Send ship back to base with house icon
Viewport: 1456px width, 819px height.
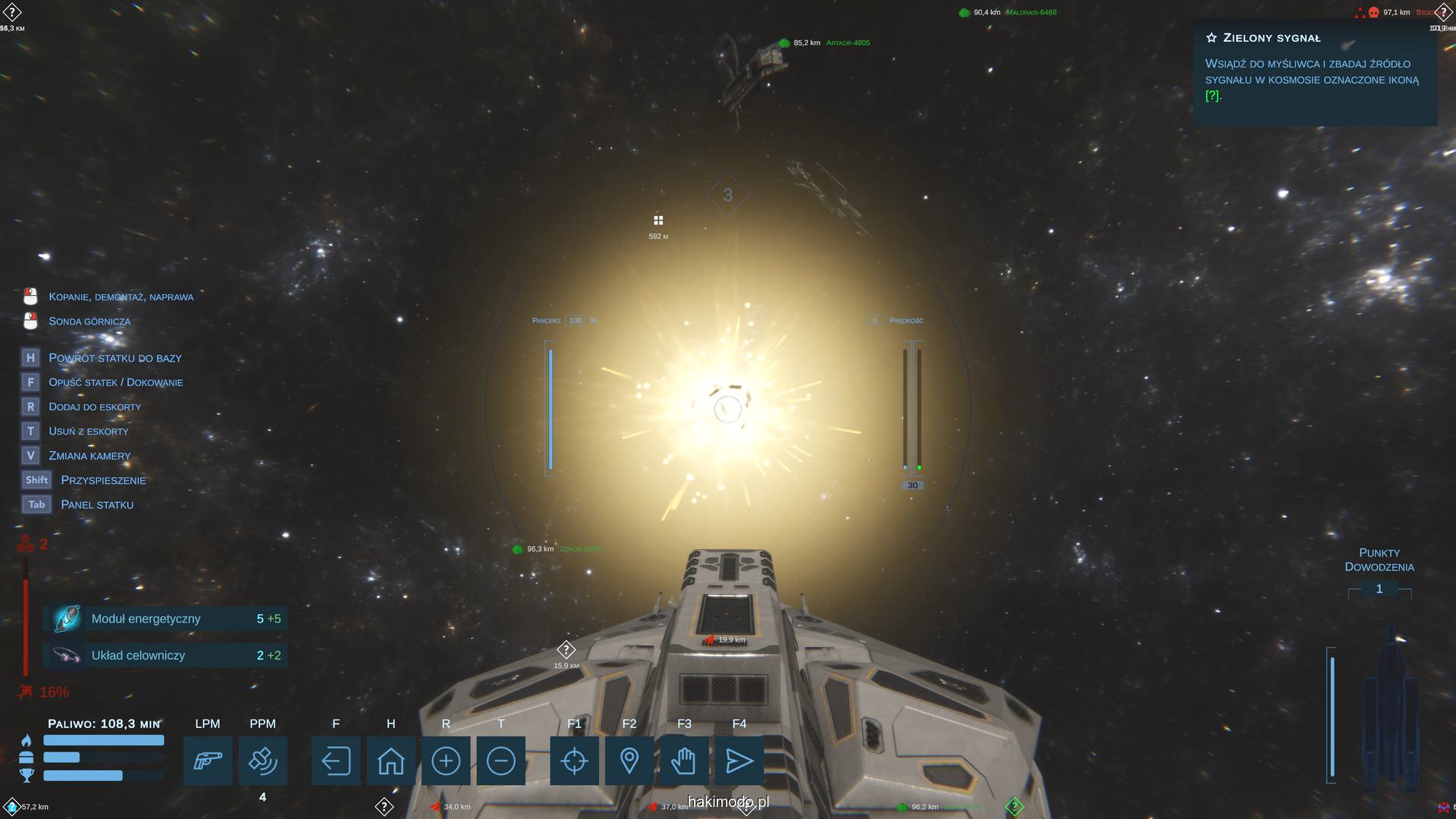[x=391, y=761]
